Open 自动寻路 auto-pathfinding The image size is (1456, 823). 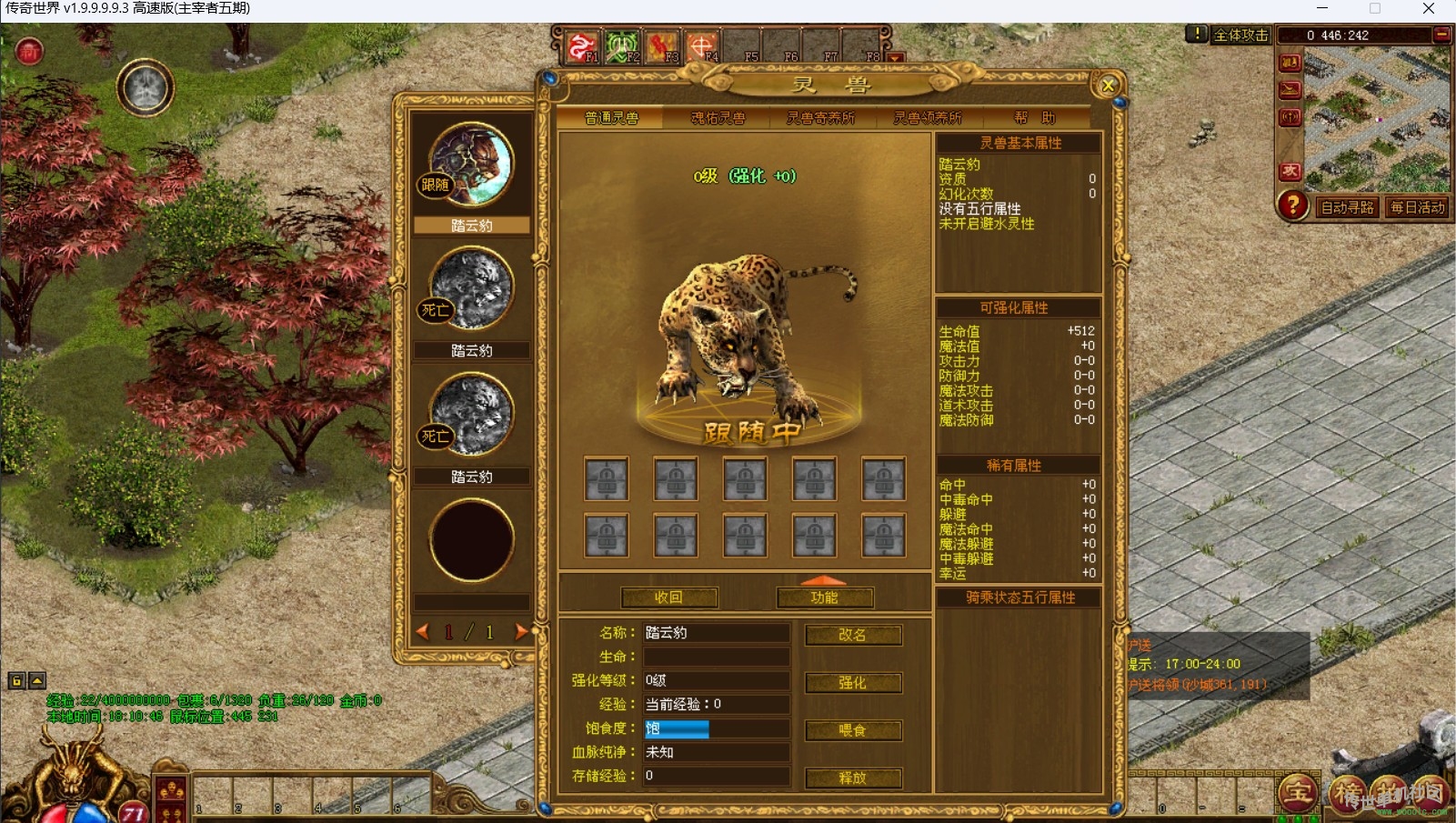tap(1347, 207)
